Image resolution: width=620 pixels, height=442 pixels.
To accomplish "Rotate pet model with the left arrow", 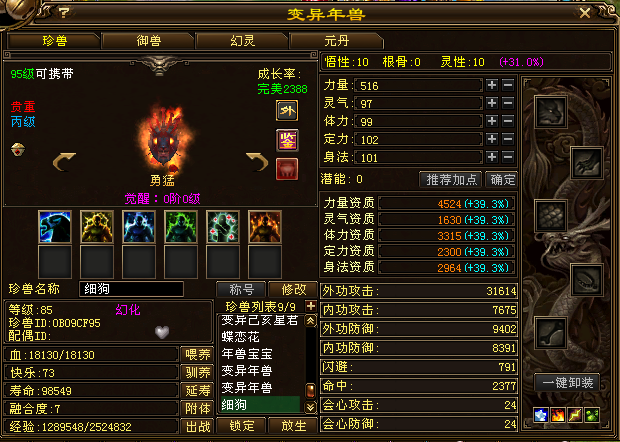I will [x=64, y=160].
